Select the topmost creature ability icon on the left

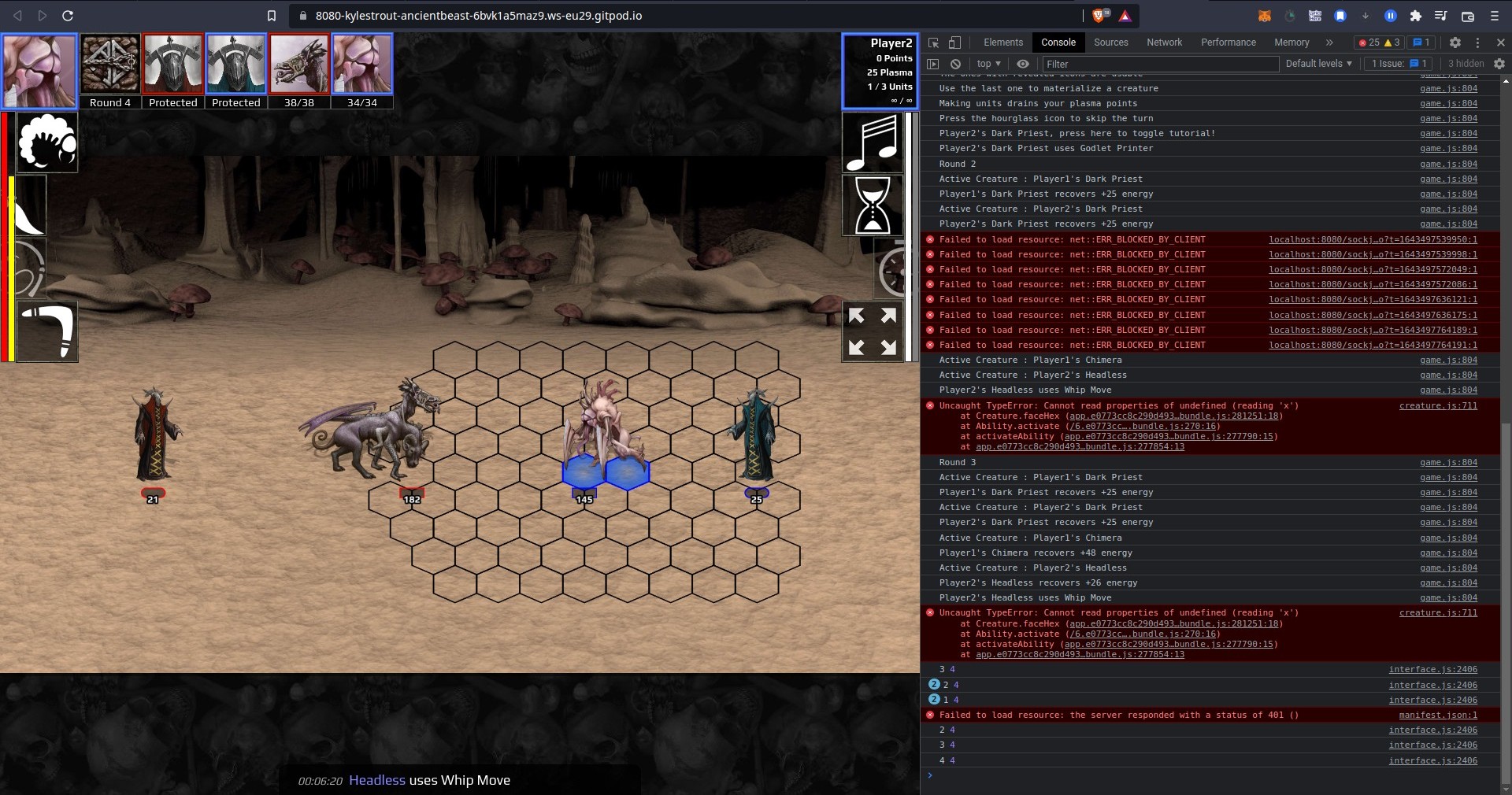click(x=45, y=142)
